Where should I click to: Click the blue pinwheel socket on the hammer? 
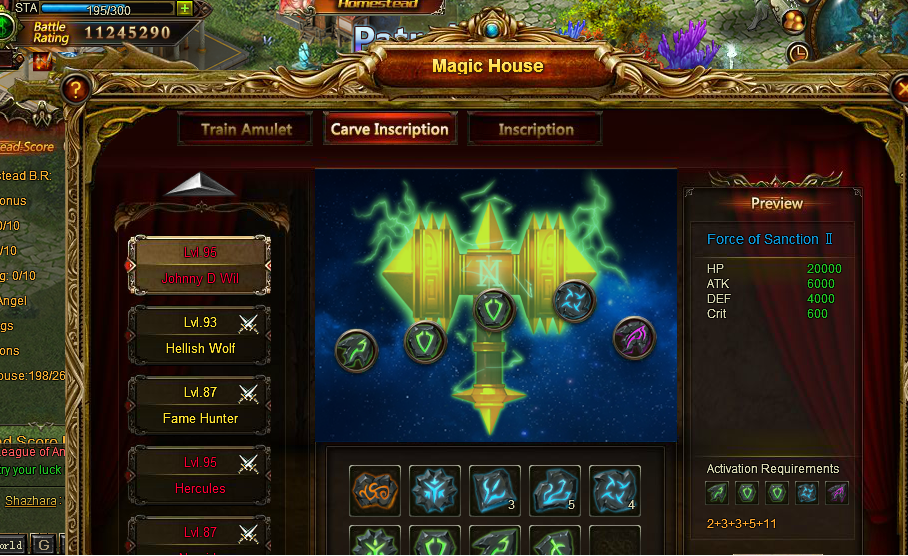point(574,300)
